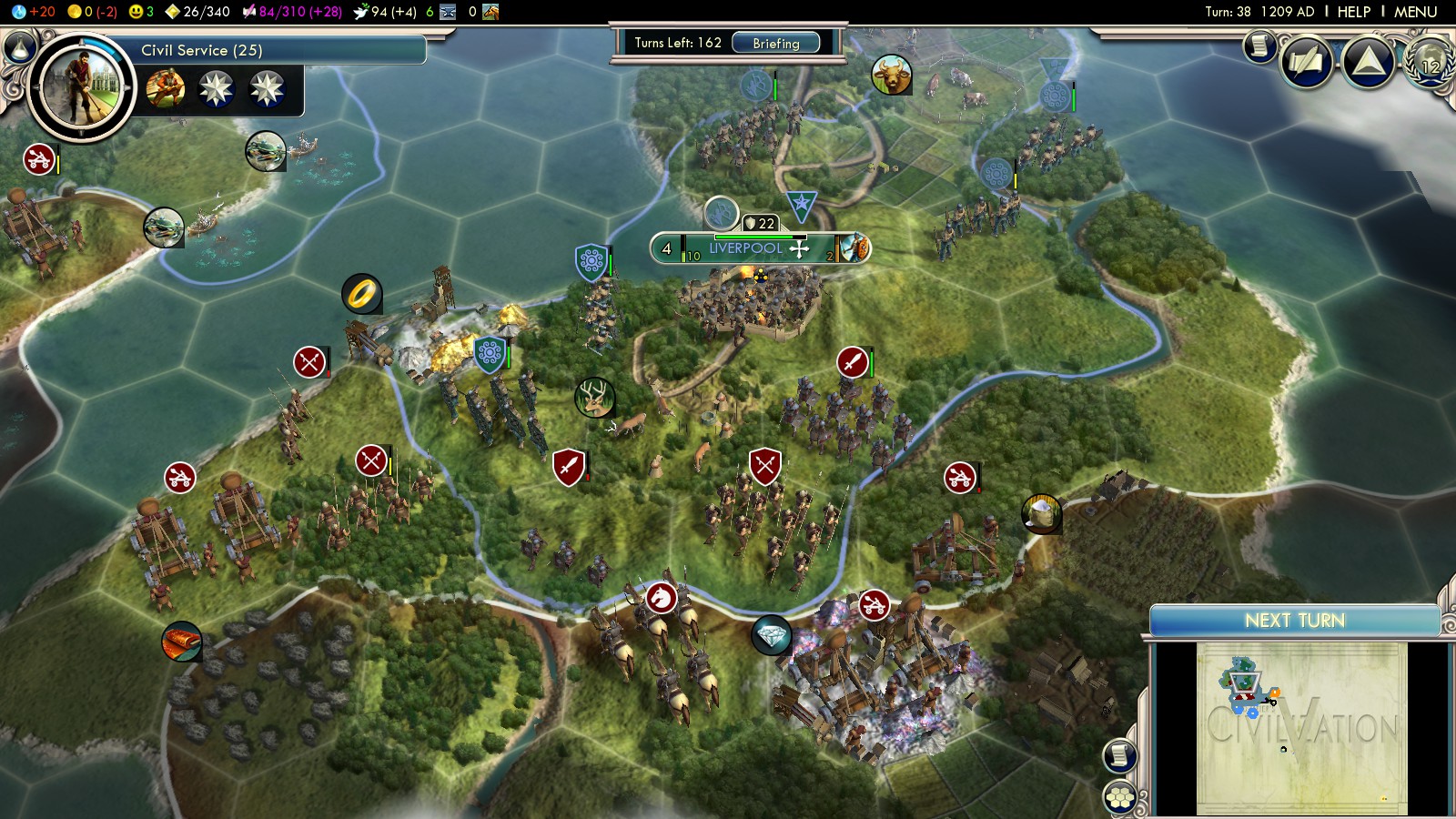Open the game MENU
1456x819 pixels.
point(1415,12)
